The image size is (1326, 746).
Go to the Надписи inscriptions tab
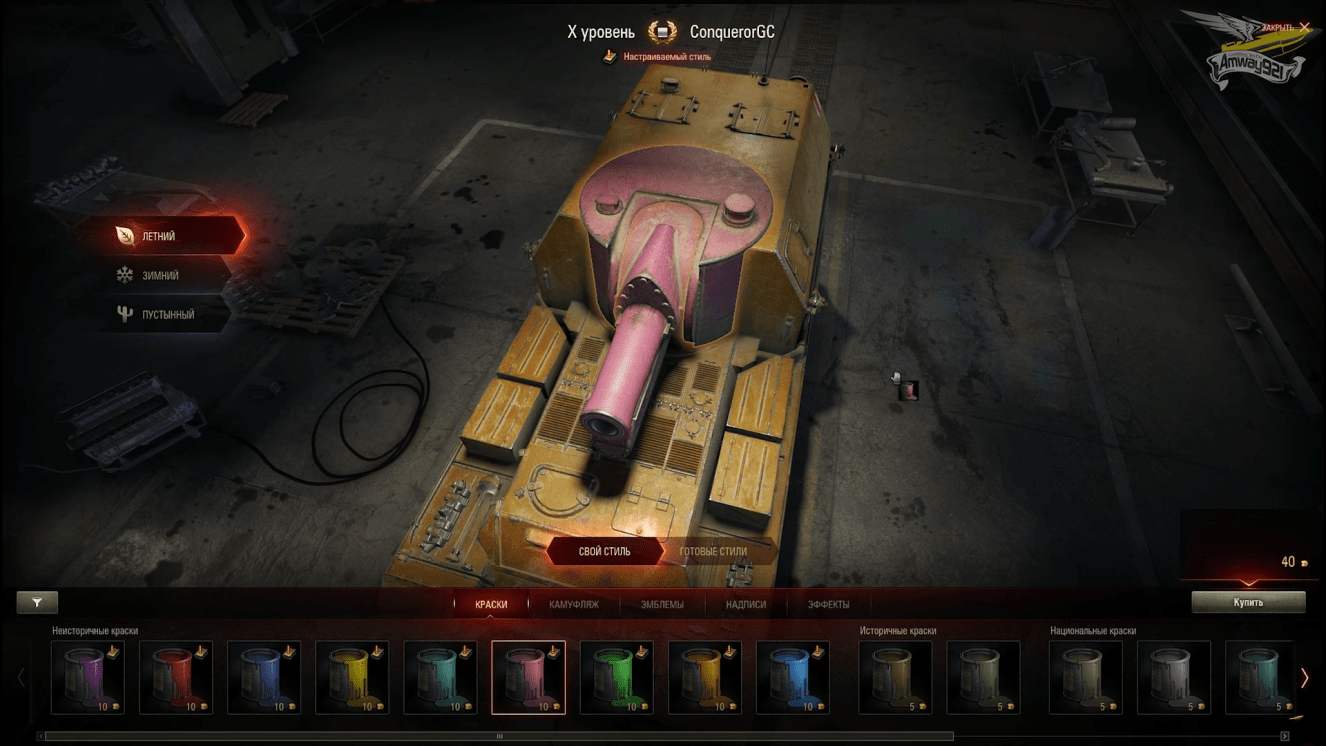746,604
